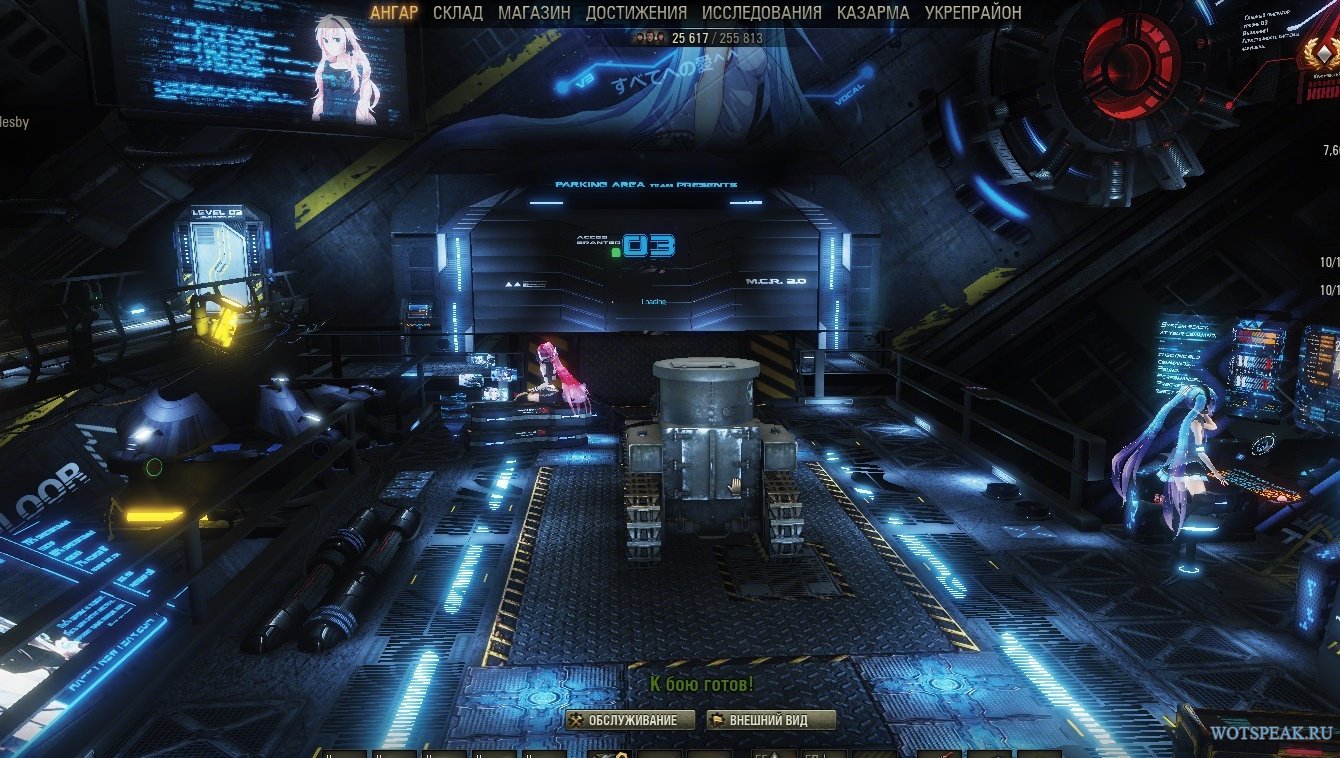Screen dimensions: 1340x758
Task: Switch to the УКРЕПРАЙОН tab
Action: pyautogui.click(x=973, y=13)
